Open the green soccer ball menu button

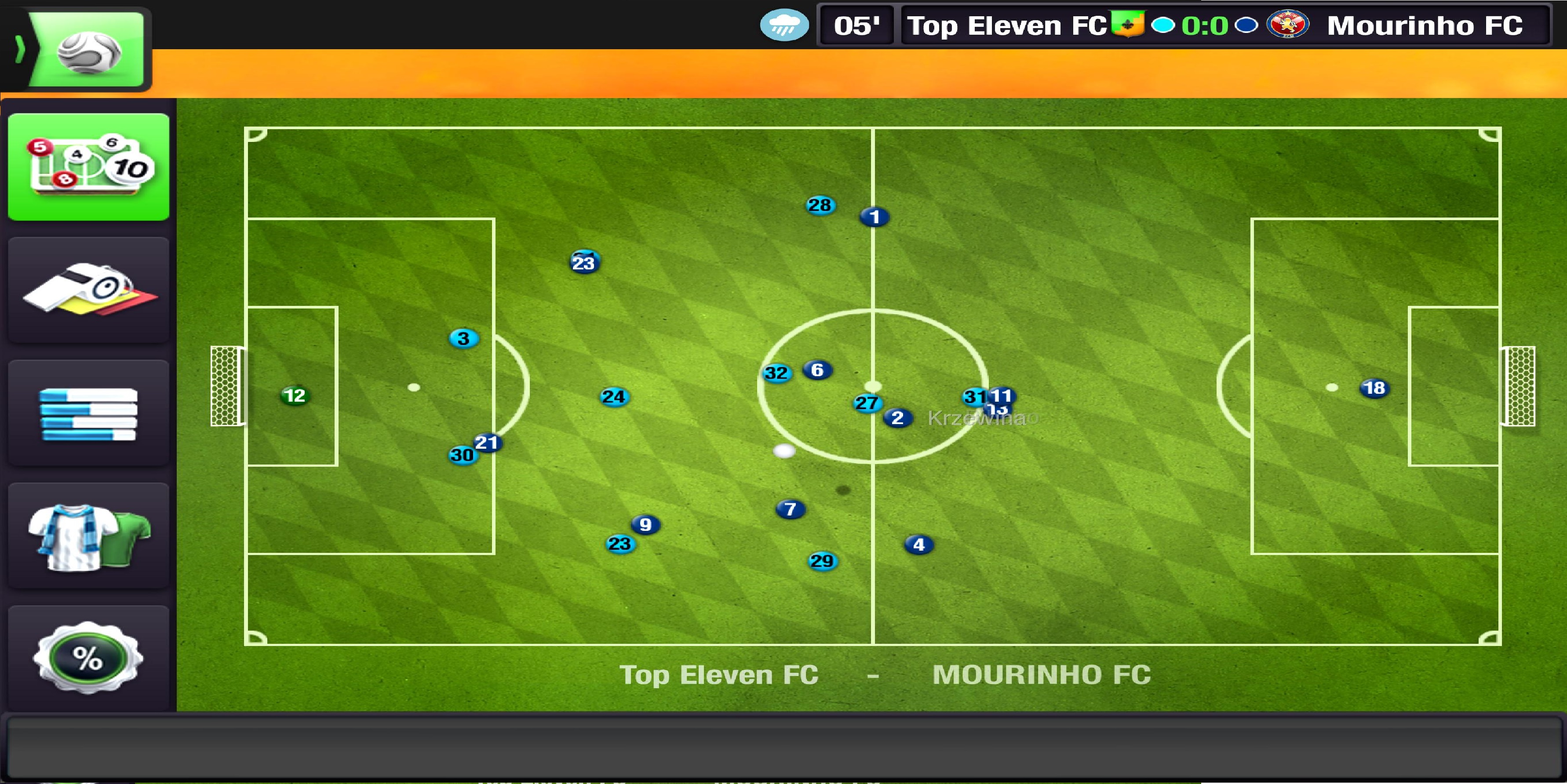point(87,50)
